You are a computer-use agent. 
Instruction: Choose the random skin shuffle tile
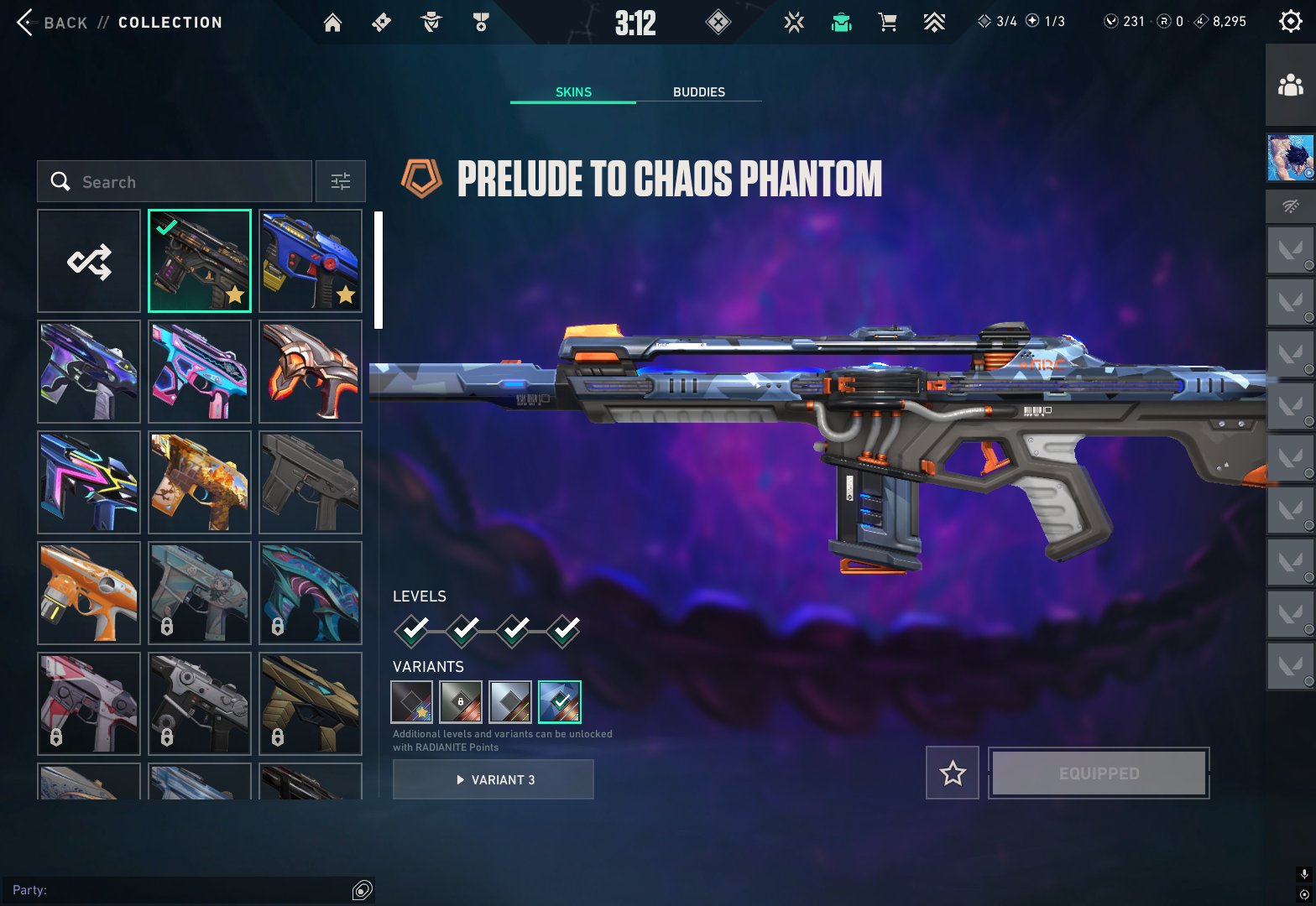(x=89, y=262)
